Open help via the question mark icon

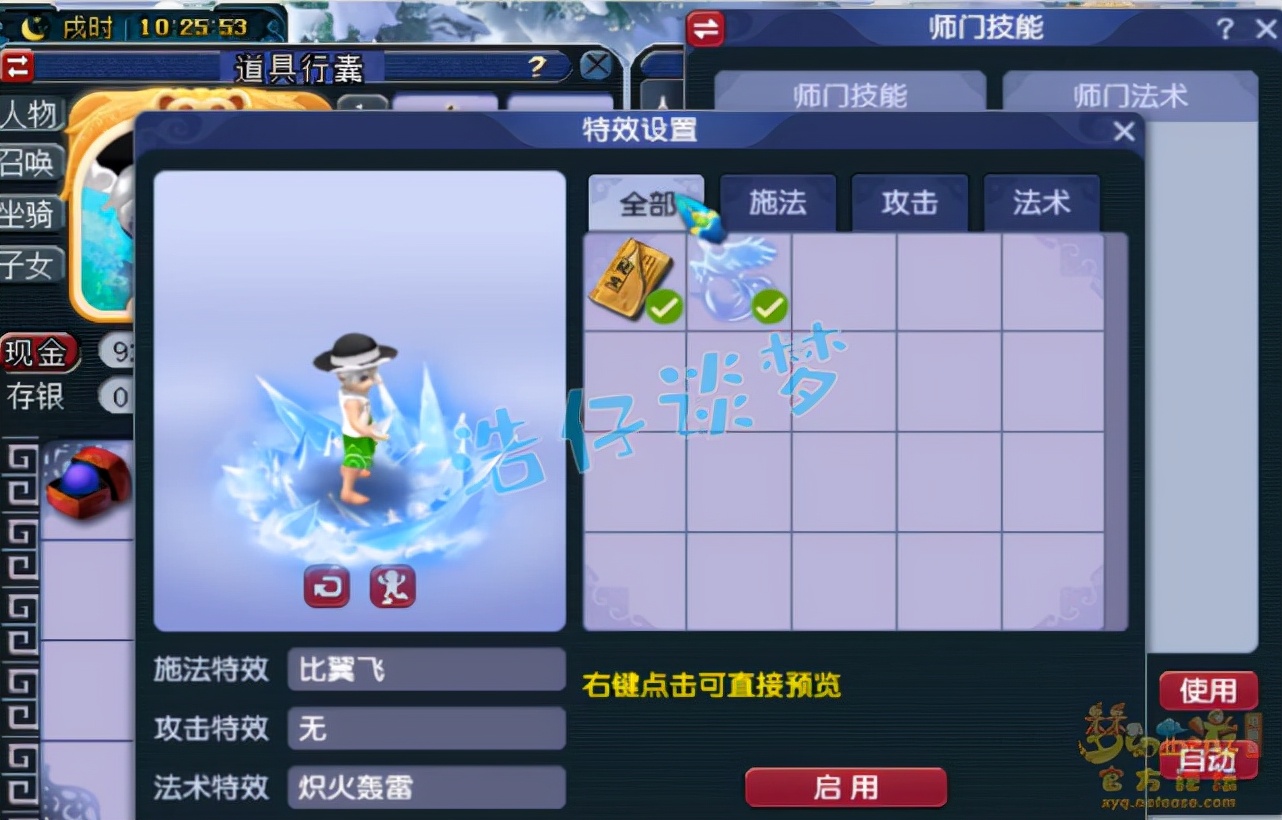pyautogui.click(x=1226, y=29)
